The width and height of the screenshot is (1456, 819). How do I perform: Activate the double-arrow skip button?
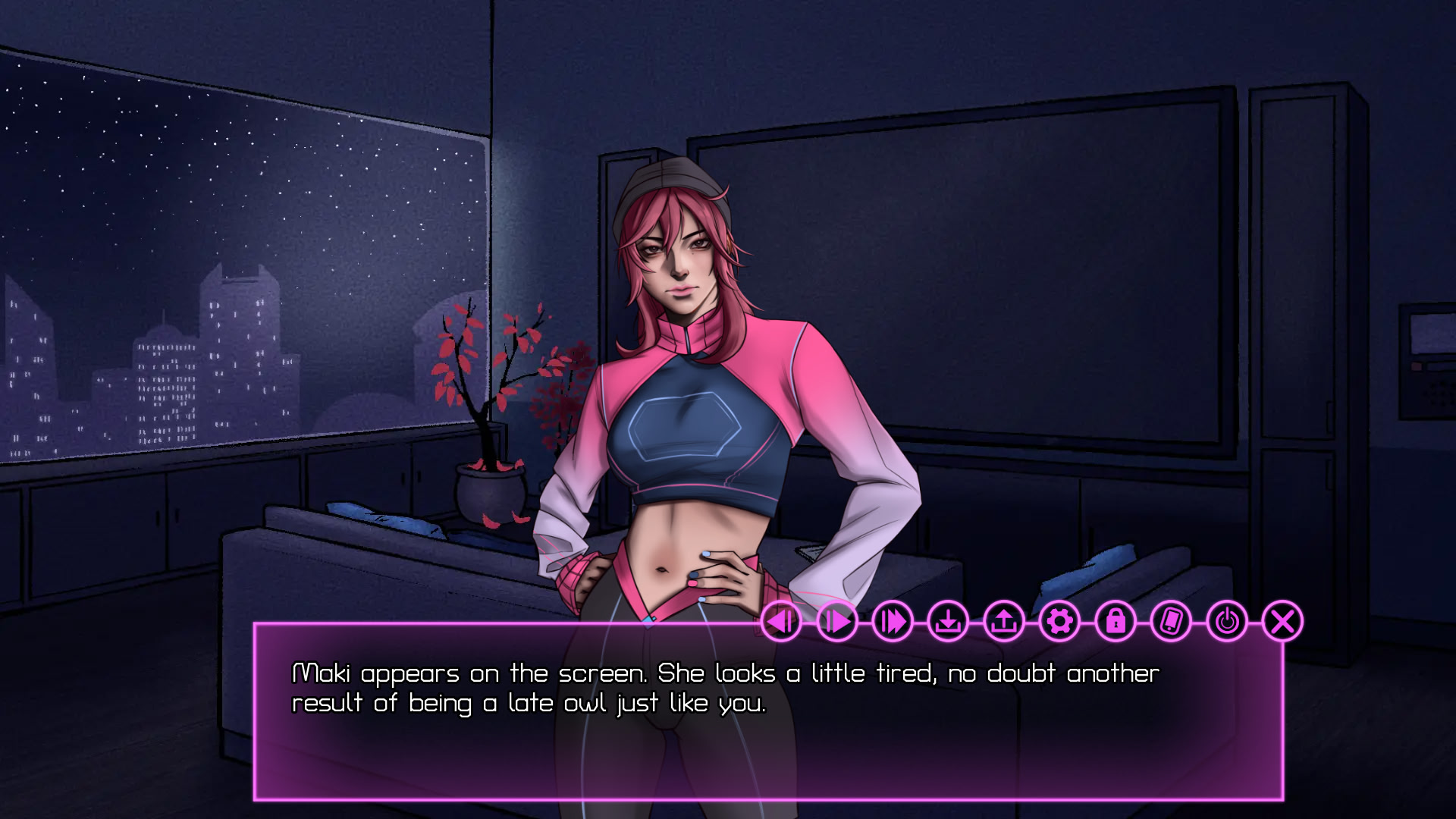coord(893,622)
